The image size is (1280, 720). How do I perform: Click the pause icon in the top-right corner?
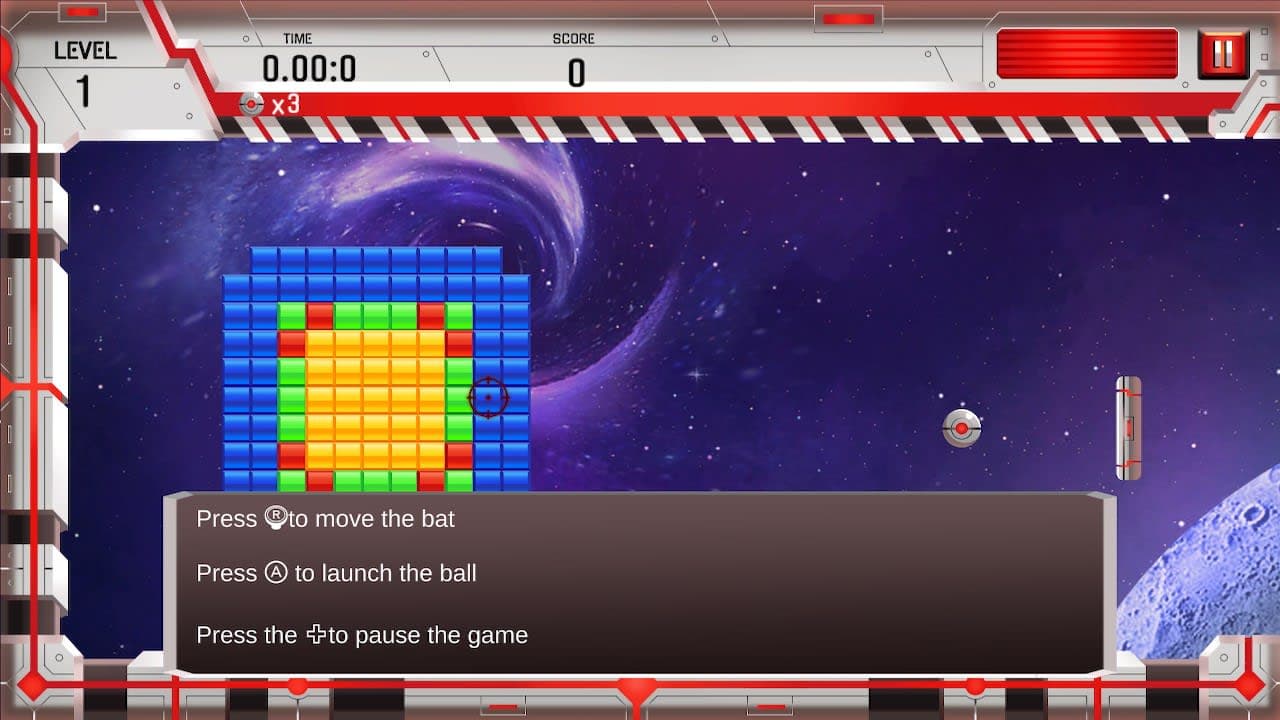[x=1224, y=55]
